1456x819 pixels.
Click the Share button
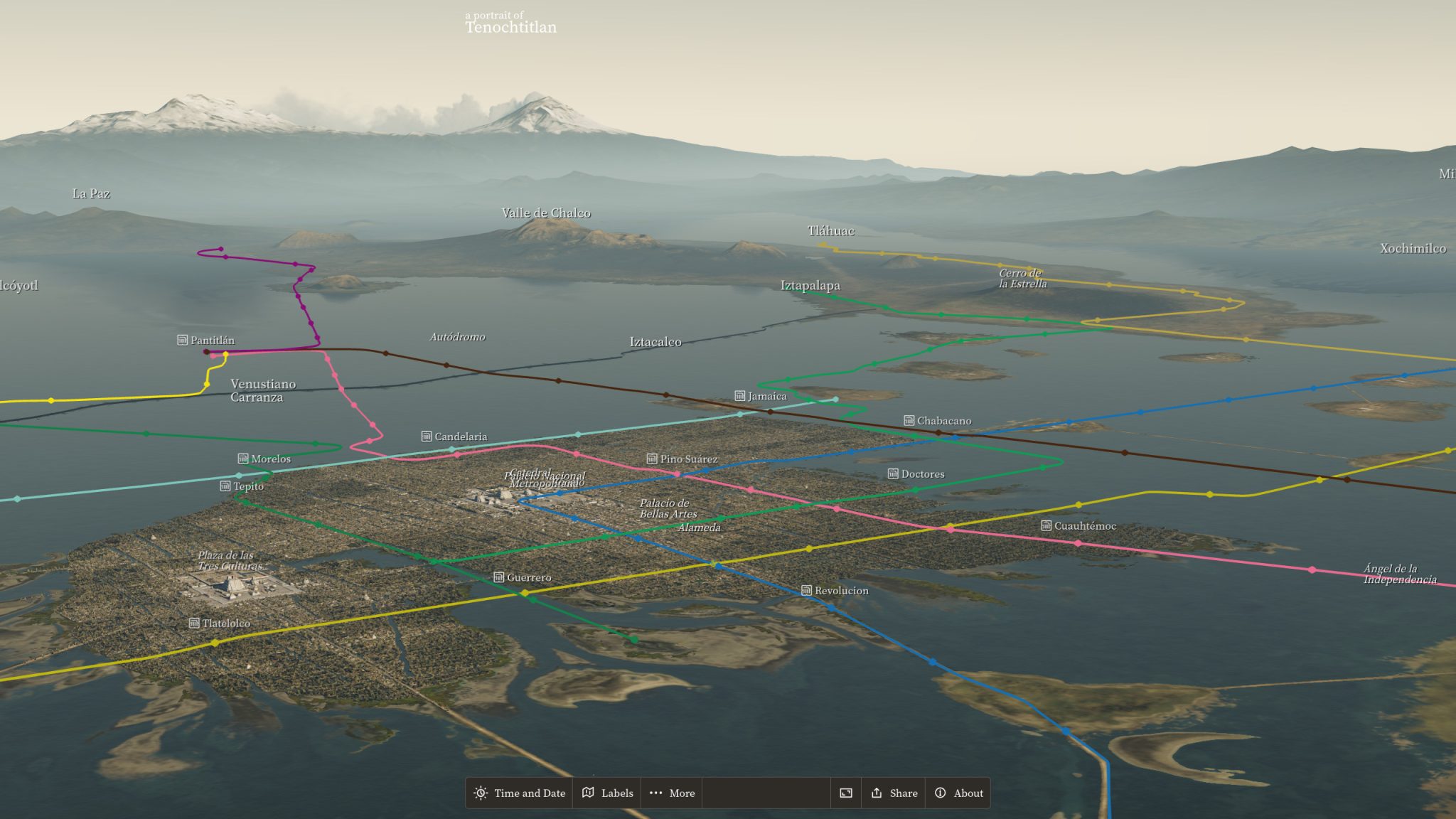coord(893,793)
